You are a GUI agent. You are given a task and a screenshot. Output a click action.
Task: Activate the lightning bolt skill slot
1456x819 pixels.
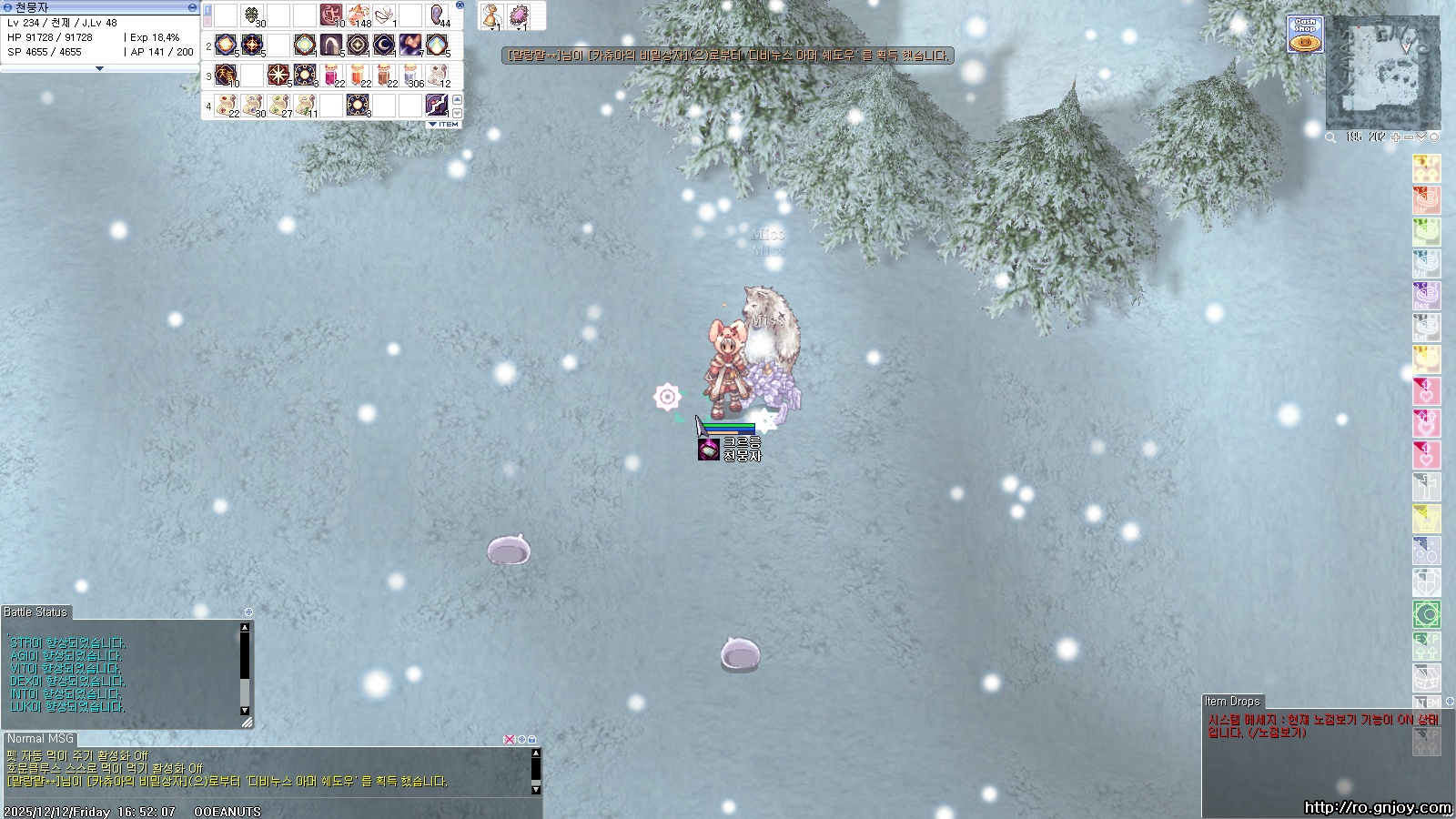437,105
